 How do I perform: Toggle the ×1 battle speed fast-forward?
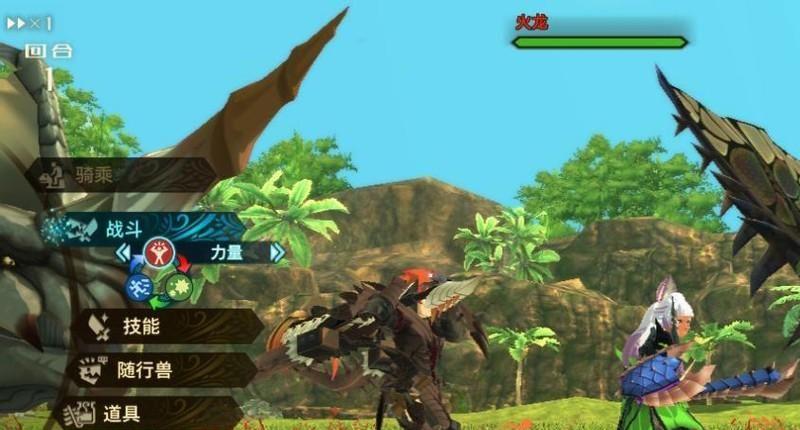[28, 22]
